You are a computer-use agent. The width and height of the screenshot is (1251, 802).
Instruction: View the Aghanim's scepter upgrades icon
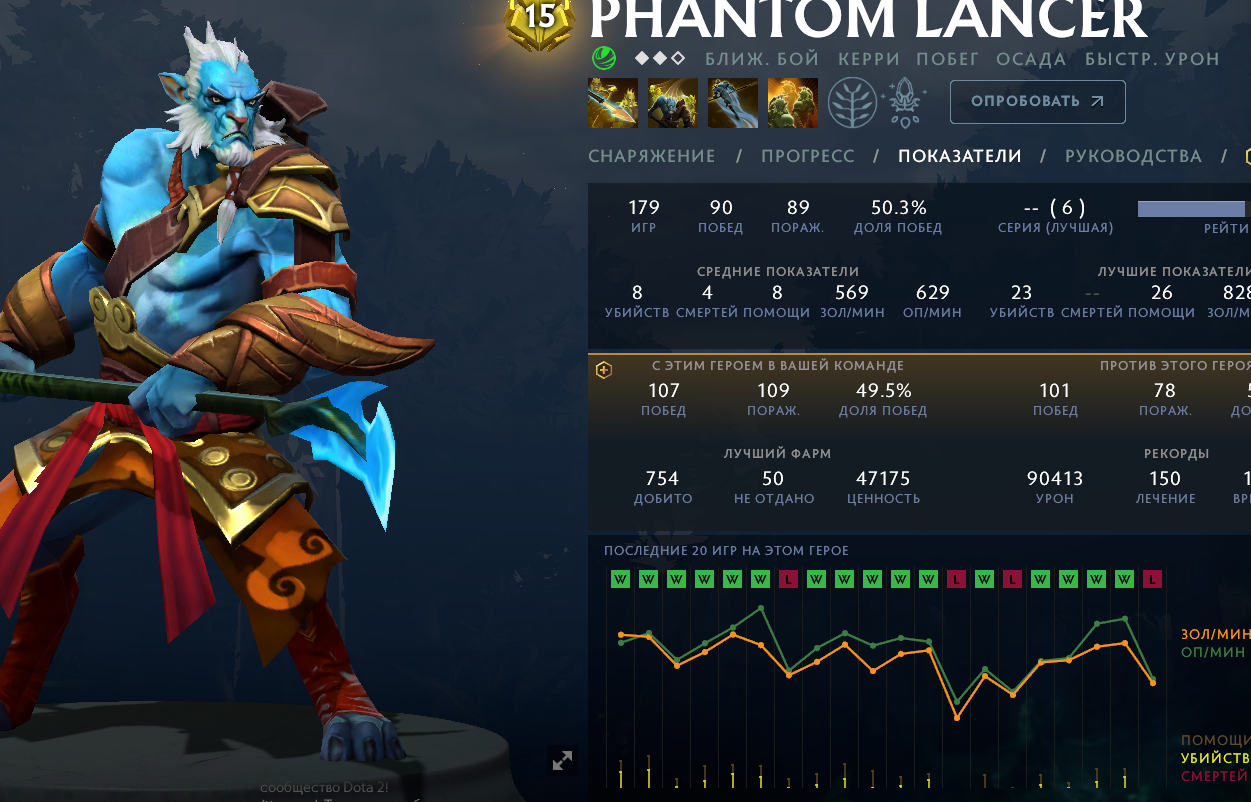[906, 103]
